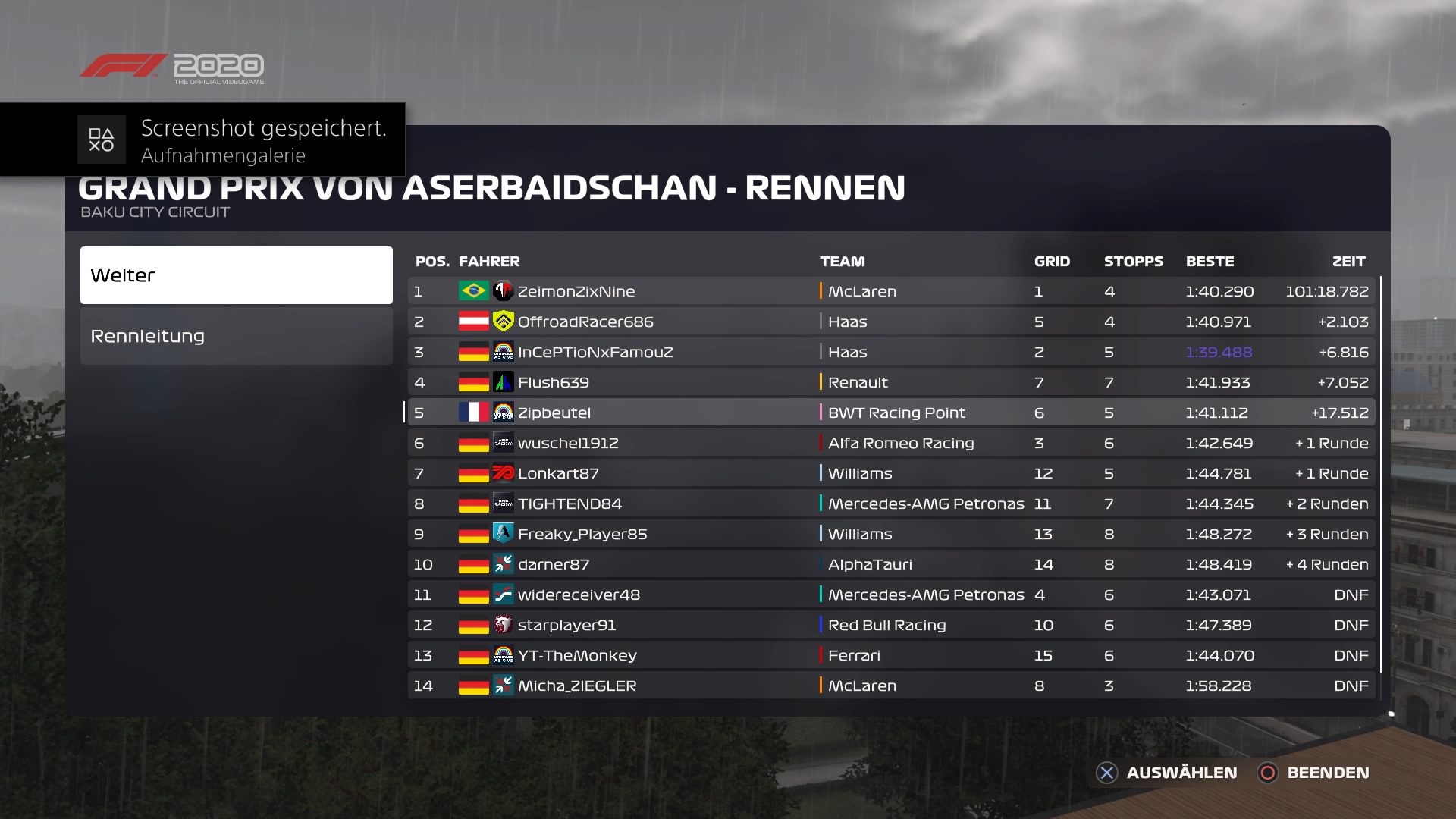Choose the Lonkart87 row
Viewport: 1456px width, 819px height.
coord(891,473)
